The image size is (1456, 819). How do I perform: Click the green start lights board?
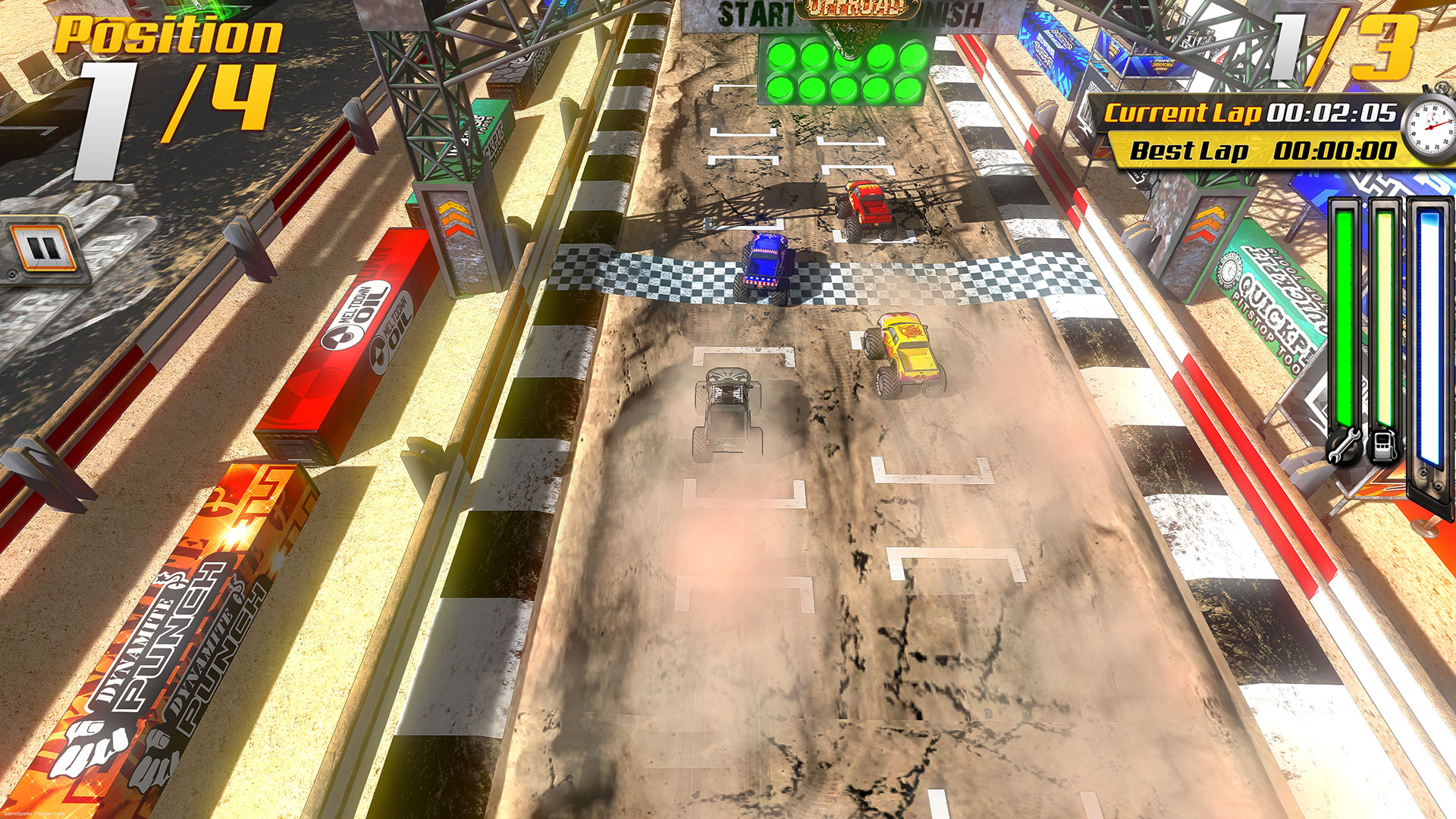tap(842, 68)
